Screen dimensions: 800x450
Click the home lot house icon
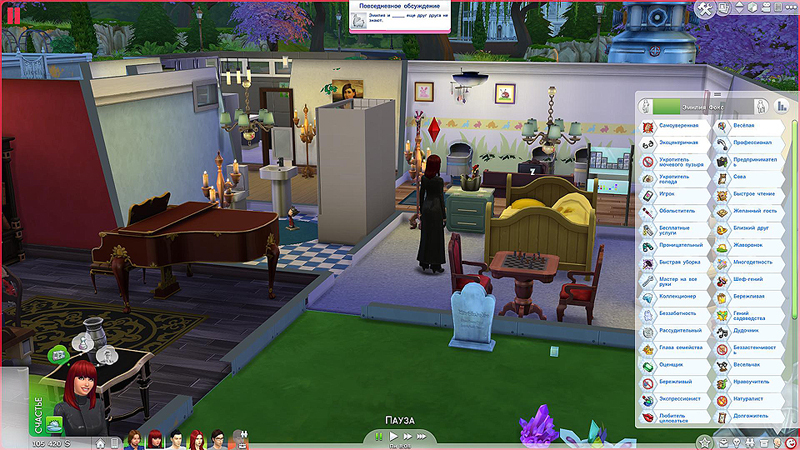coord(100,441)
